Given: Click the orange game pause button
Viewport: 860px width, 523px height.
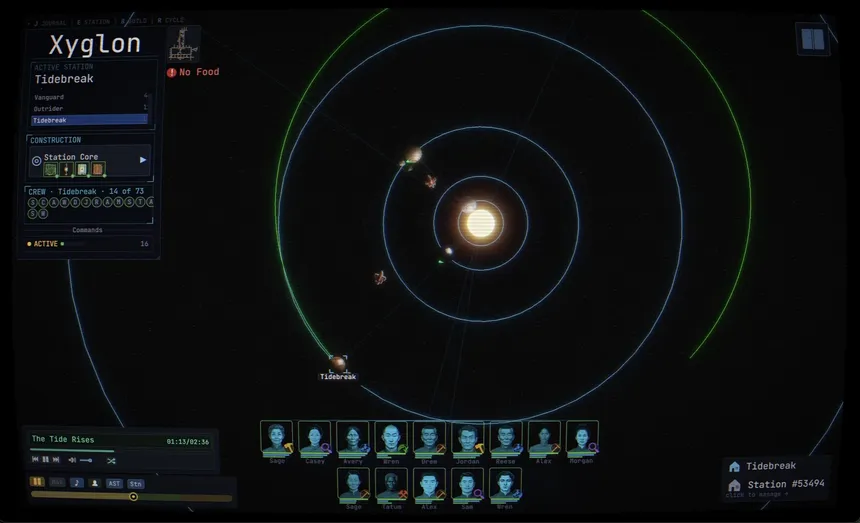Looking at the screenshot, I should coord(37,482).
